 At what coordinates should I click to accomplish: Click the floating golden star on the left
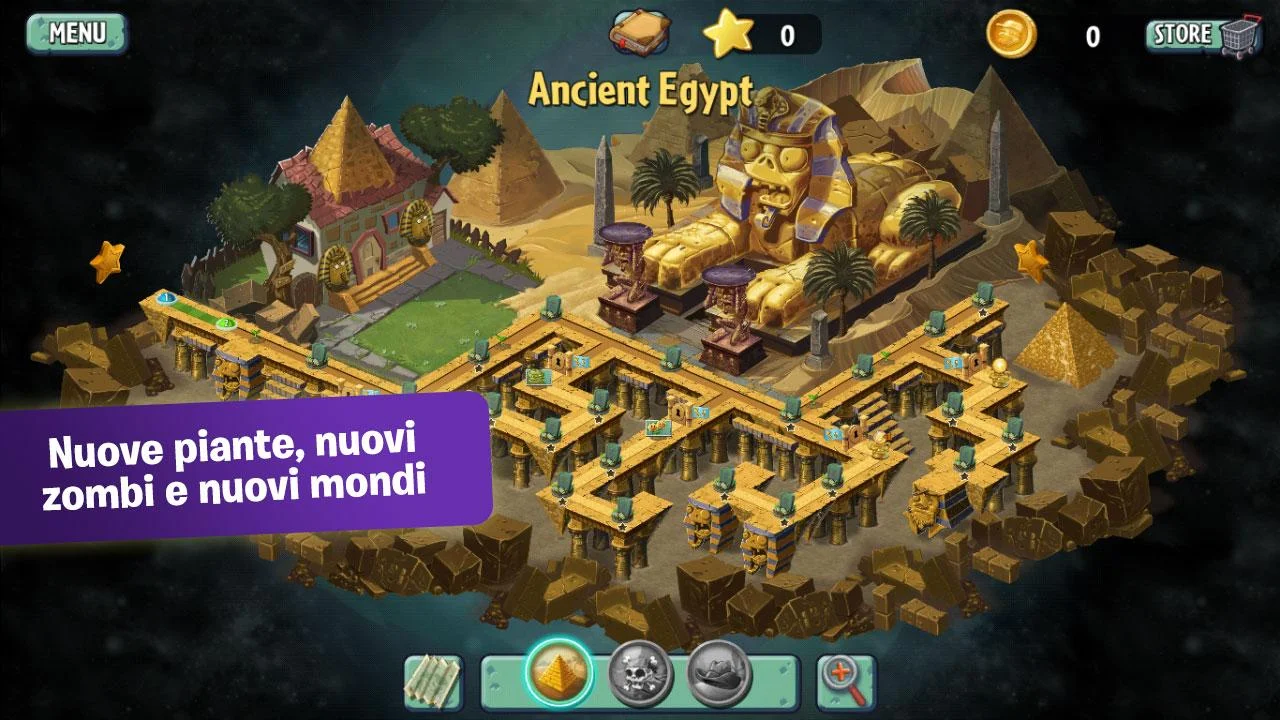tap(108, 260)
